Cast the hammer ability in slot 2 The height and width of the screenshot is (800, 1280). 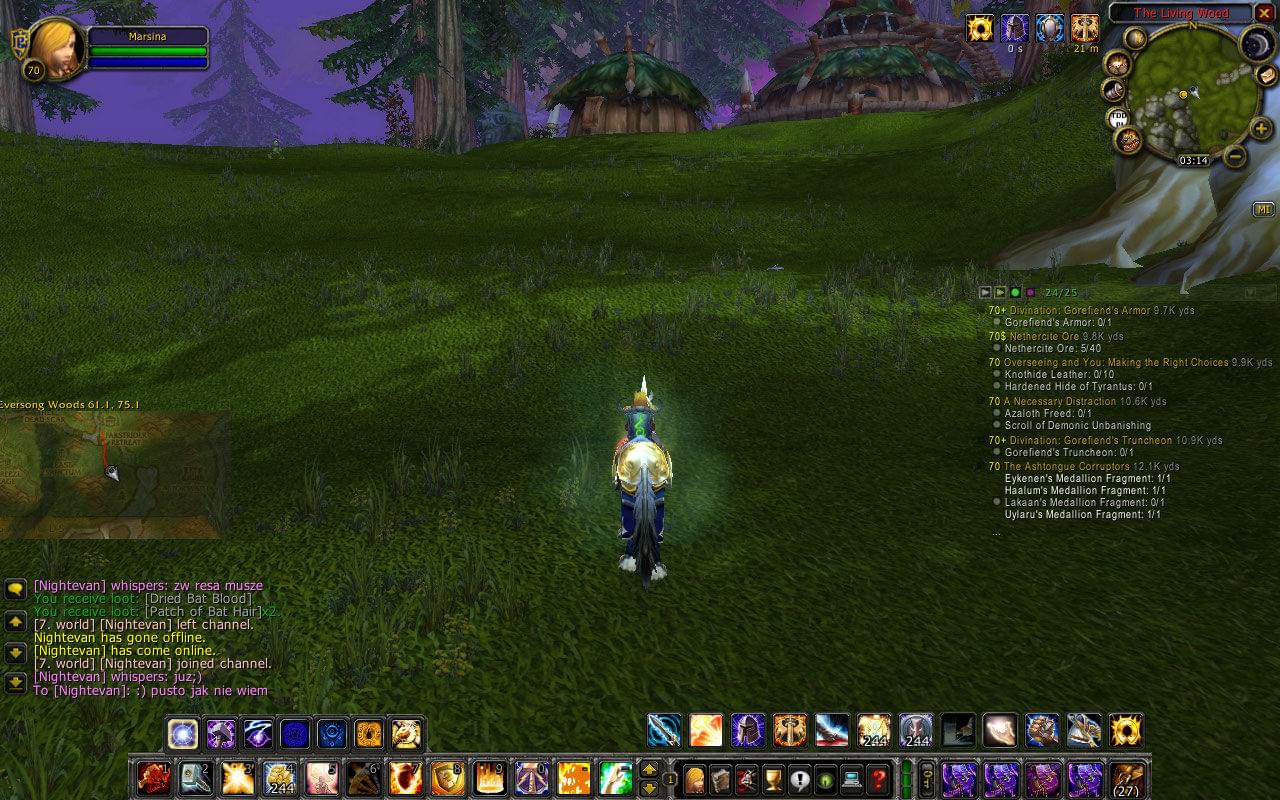tap(196, 778)
